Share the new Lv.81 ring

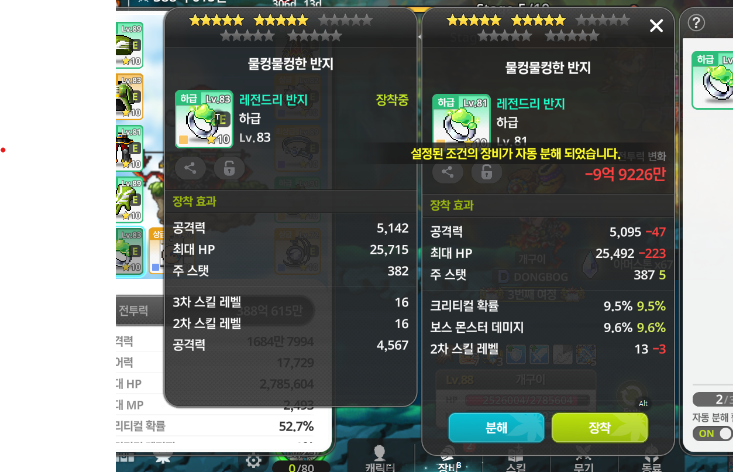[x=447, y=172]
